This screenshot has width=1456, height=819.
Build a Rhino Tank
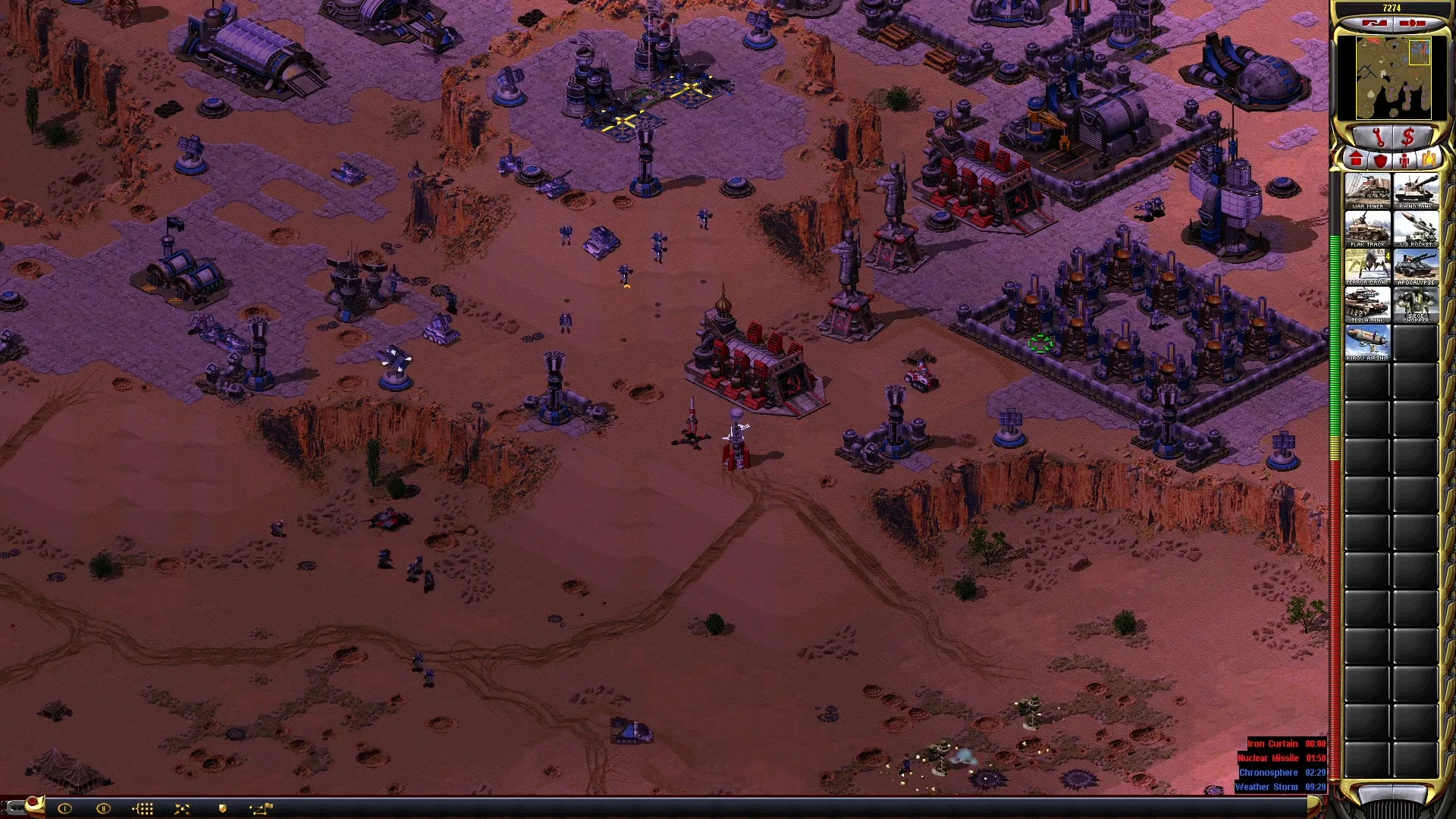pos(1416,190)
